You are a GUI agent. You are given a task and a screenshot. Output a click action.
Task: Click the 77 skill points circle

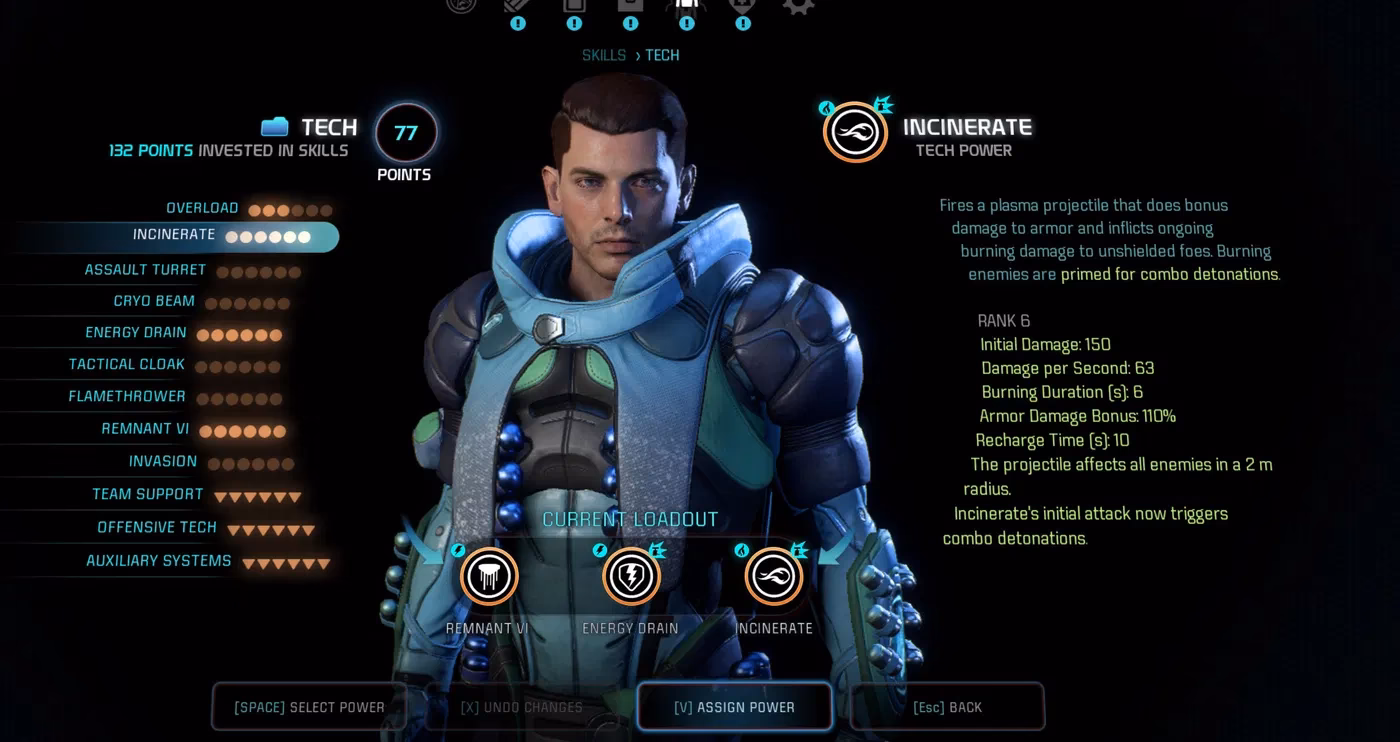(405, 131)
